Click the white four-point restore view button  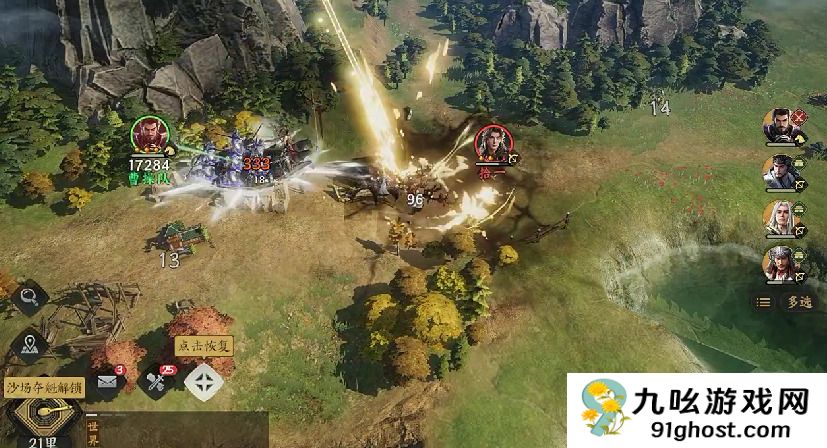tap(204, 381)
